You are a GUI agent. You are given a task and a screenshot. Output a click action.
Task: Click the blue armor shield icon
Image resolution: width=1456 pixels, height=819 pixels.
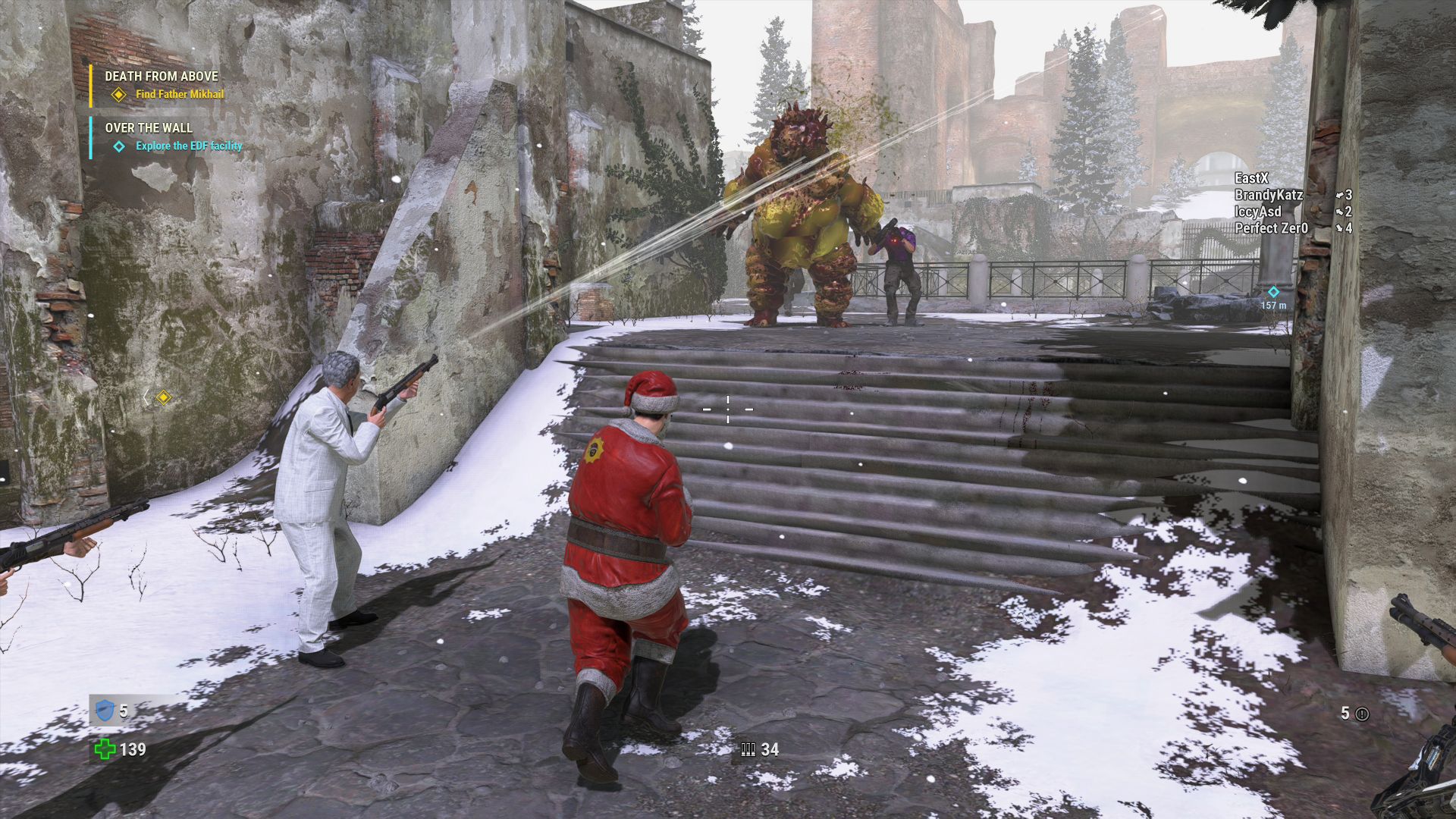(x=105, y=711)
